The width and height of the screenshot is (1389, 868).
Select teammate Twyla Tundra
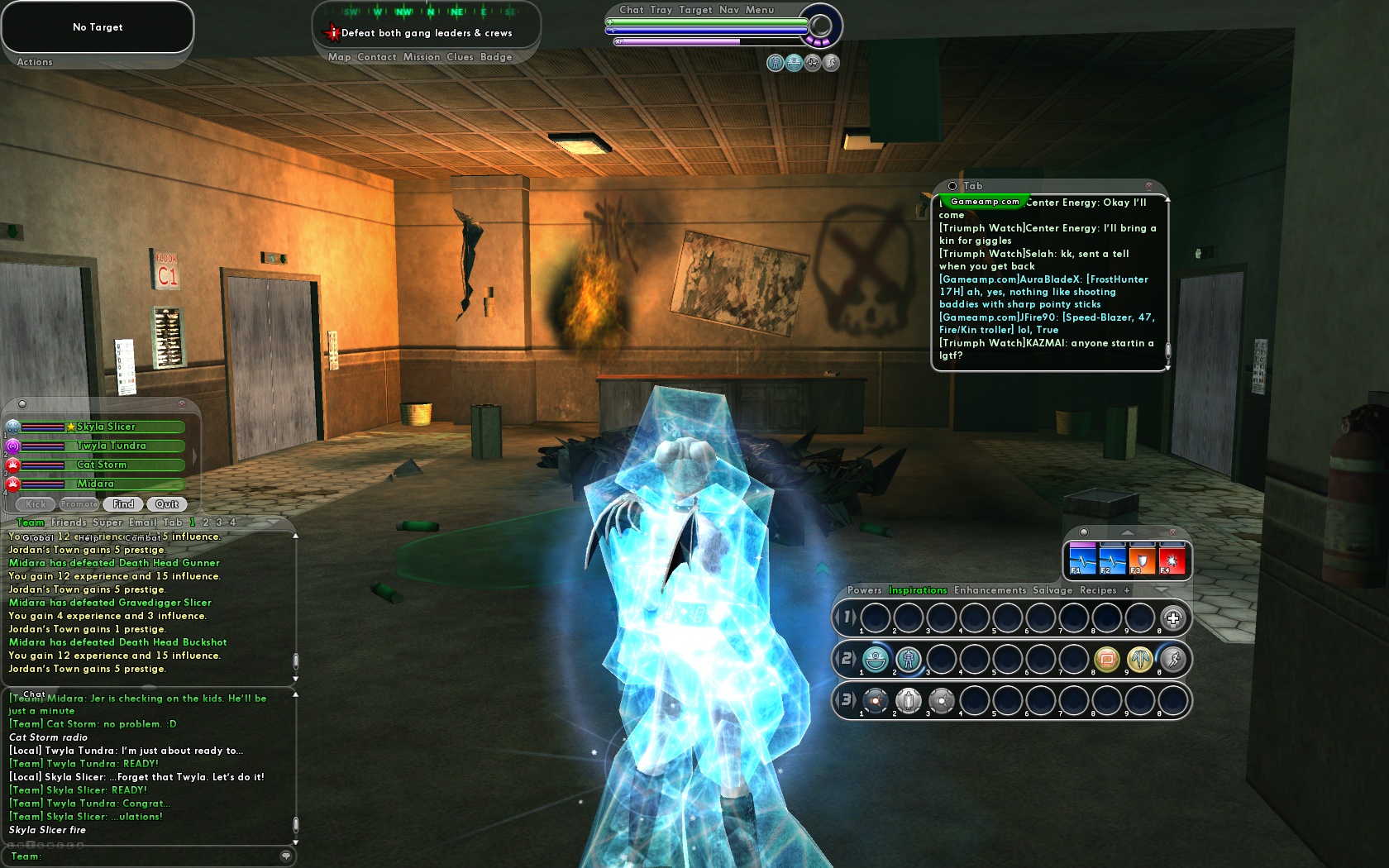(x=112, y=446)
